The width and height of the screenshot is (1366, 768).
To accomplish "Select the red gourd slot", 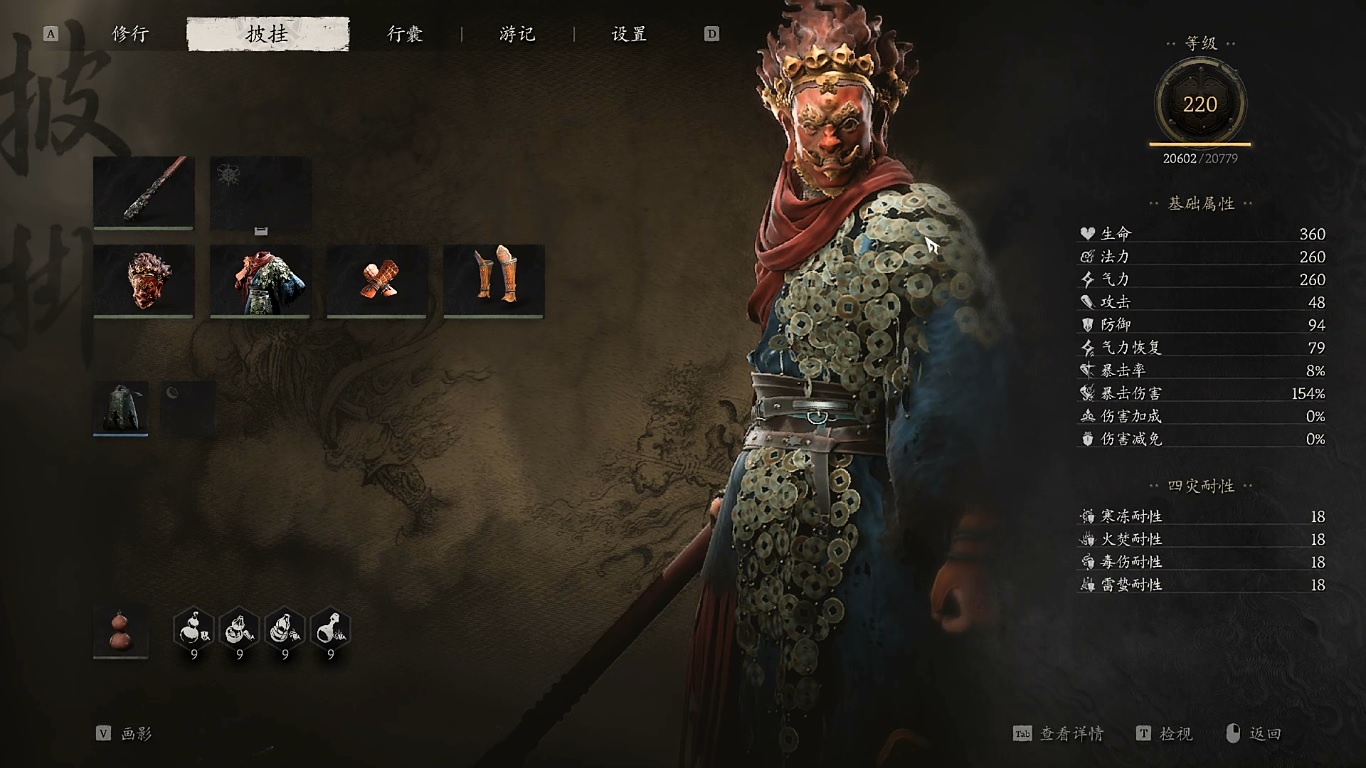I will pyautogui.click(x=121, y=630).
